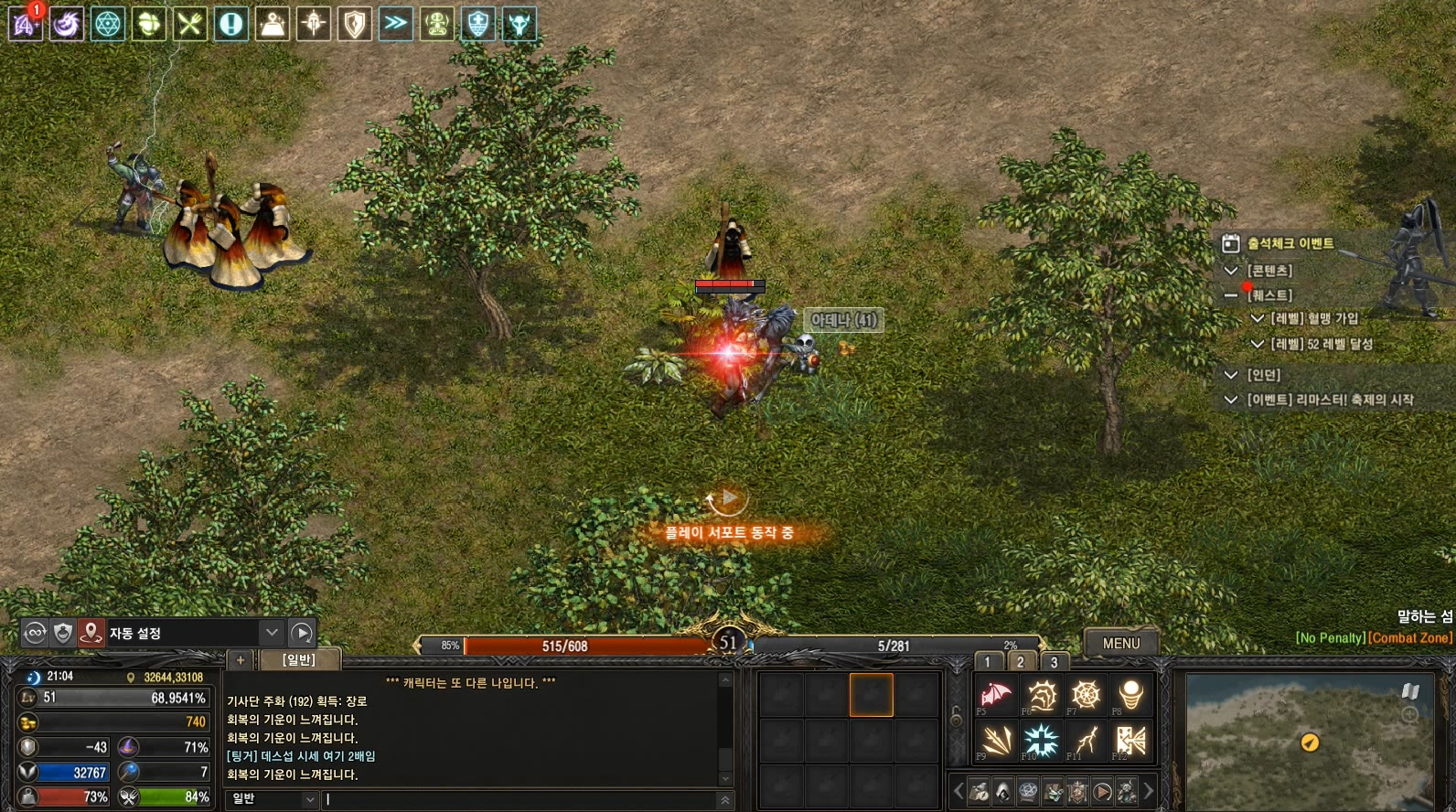Use the spider web skill
The image size is (1456, 812).
pyautogui.click(x=1086, y=695)
